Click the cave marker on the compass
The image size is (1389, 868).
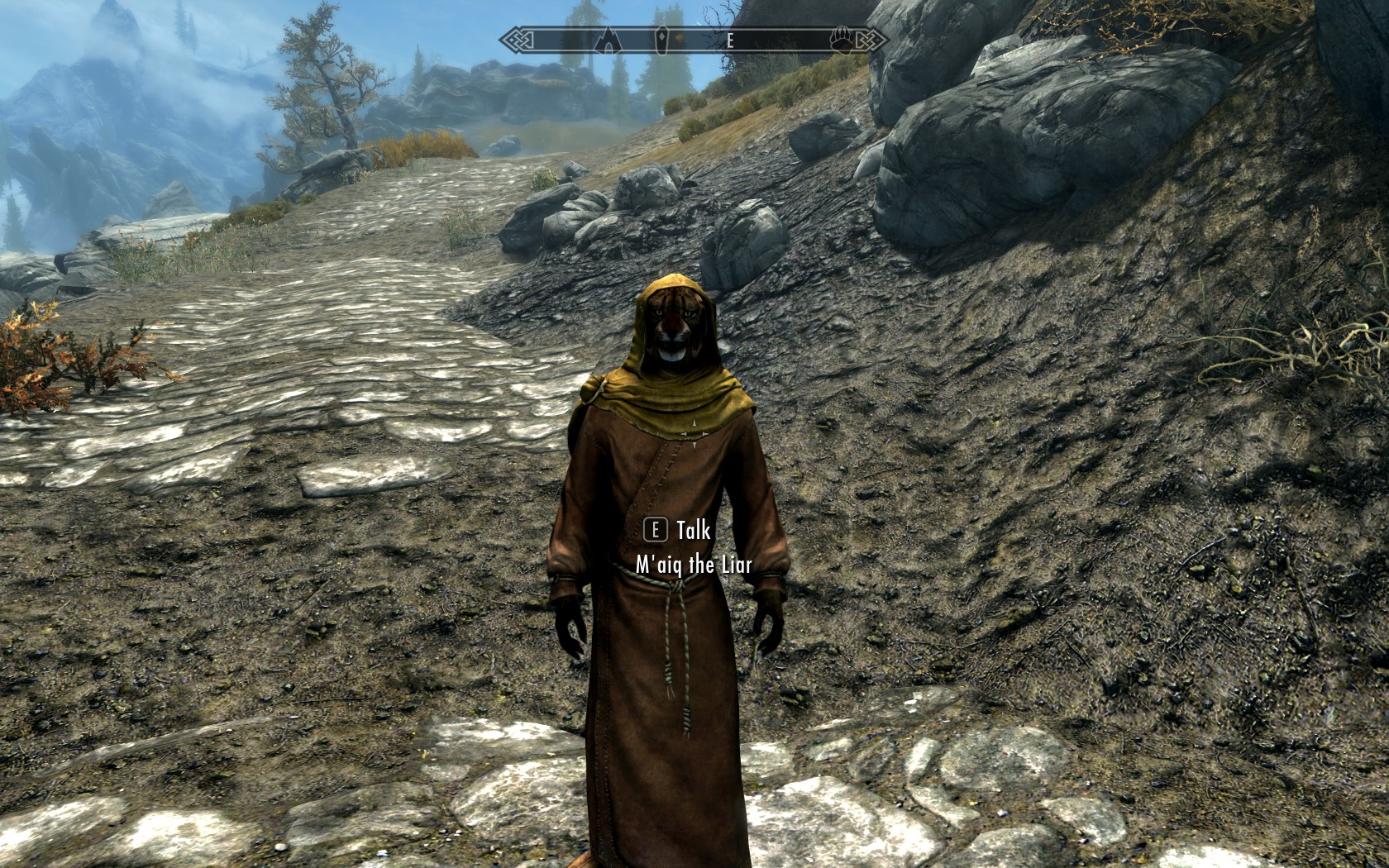coord(609,39)
